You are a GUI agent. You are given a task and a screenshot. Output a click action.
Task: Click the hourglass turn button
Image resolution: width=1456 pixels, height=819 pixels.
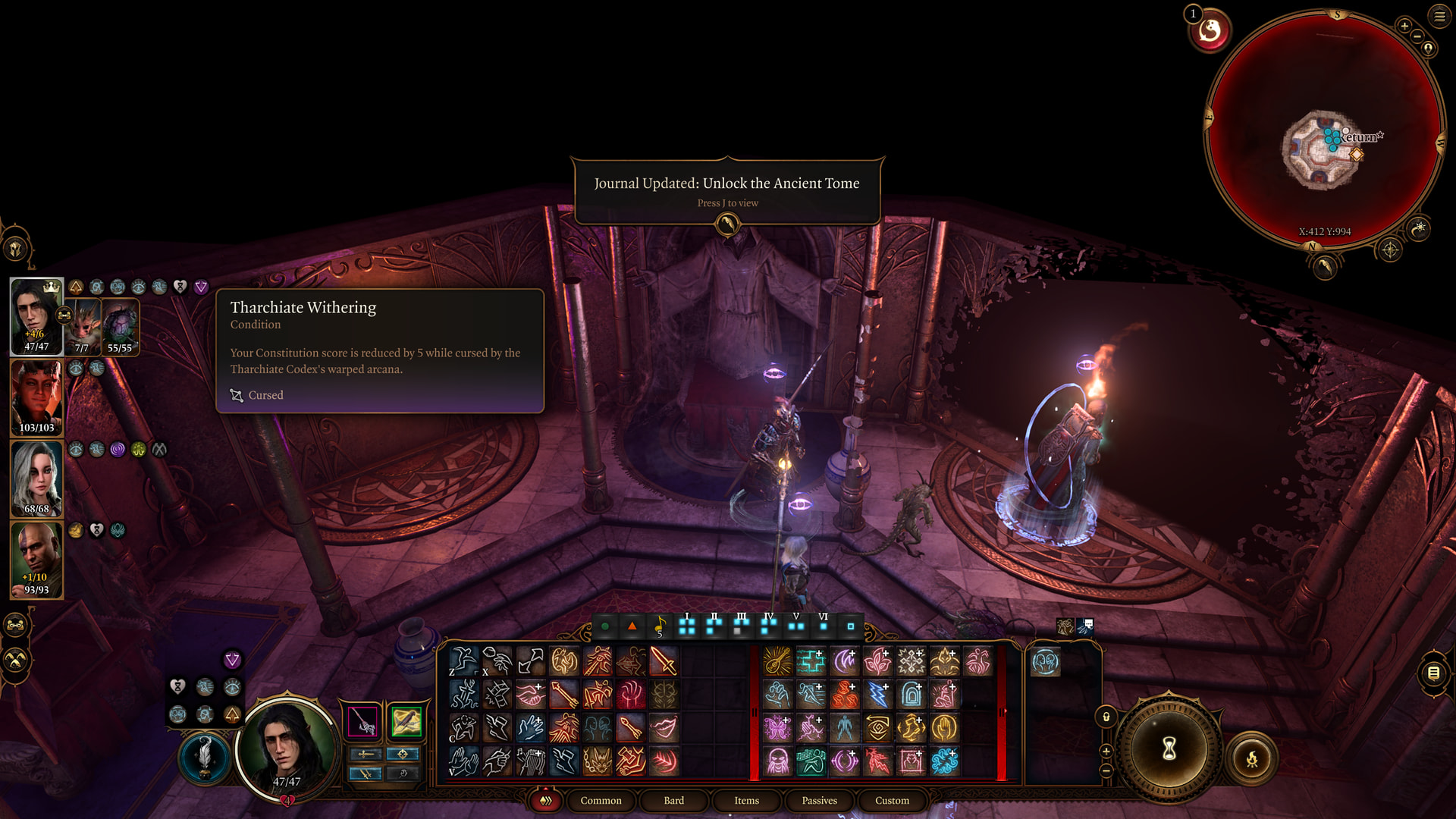click(x=1169, y=749)
